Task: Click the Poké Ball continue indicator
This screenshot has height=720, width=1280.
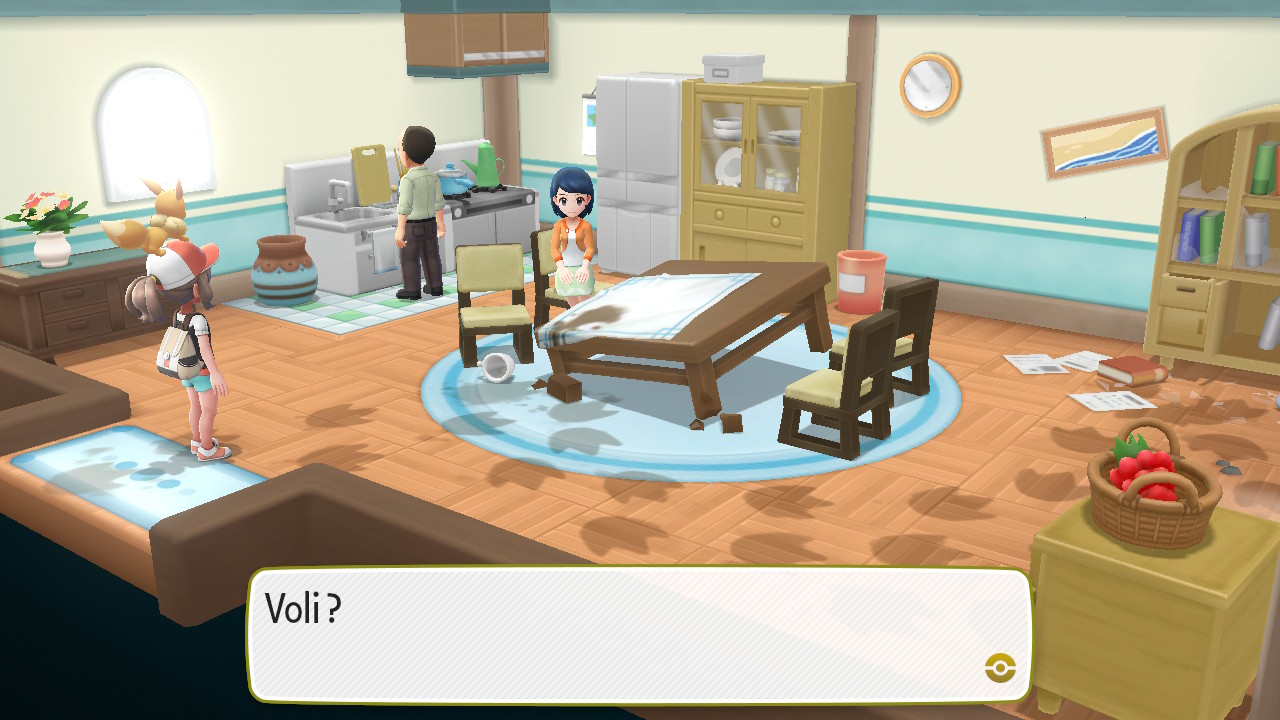Action: point(999,667)
